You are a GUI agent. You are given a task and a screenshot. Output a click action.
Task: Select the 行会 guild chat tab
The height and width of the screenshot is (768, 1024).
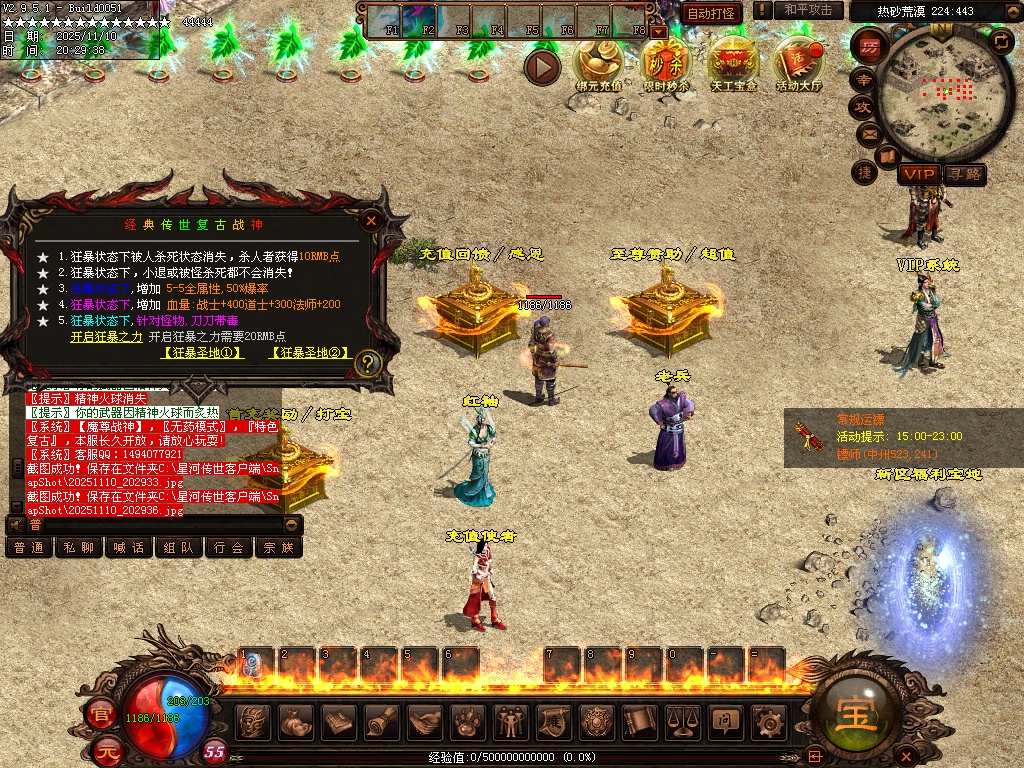tap(229, 548)
